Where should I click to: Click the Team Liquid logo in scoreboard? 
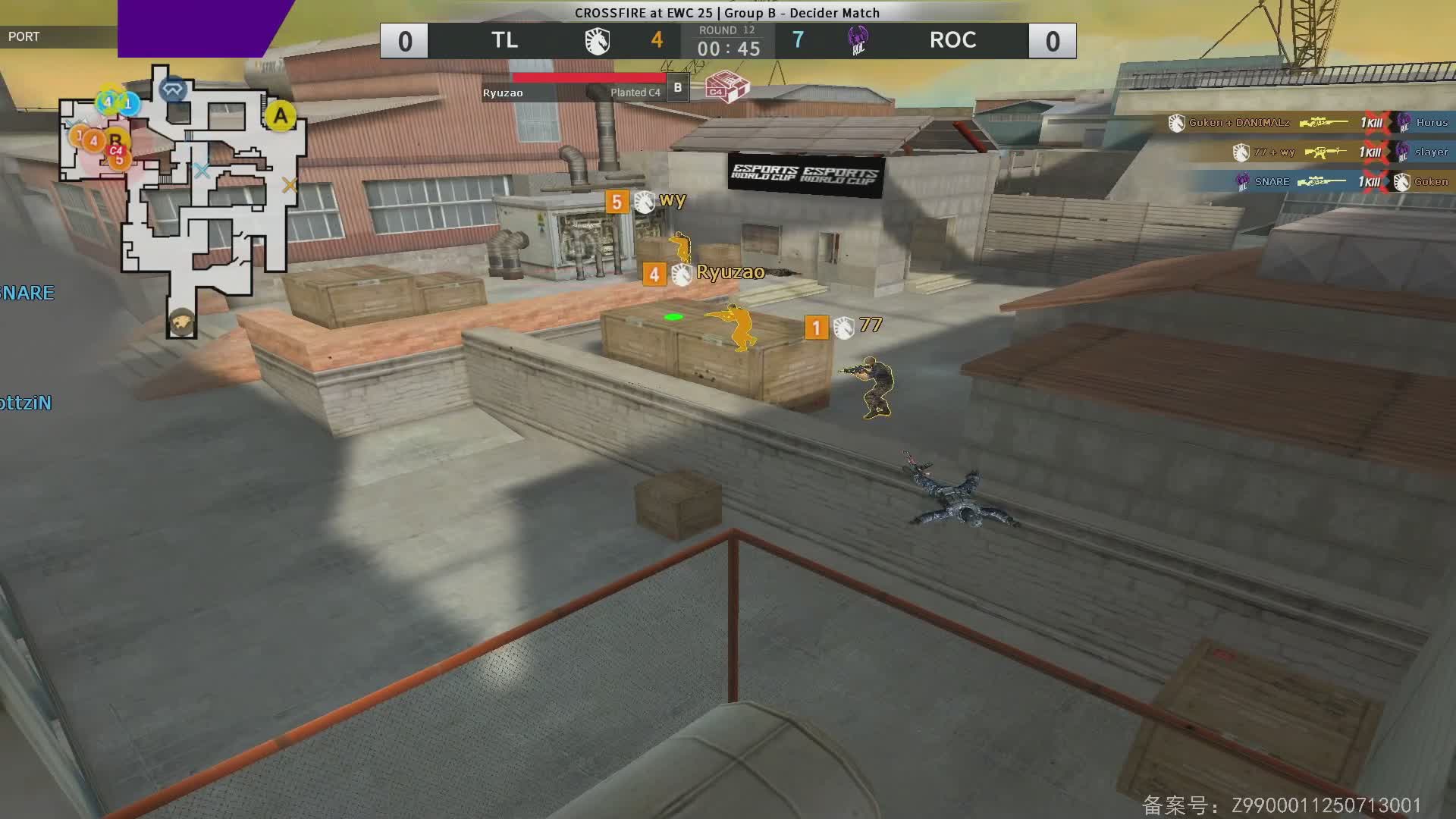point(597,41)
